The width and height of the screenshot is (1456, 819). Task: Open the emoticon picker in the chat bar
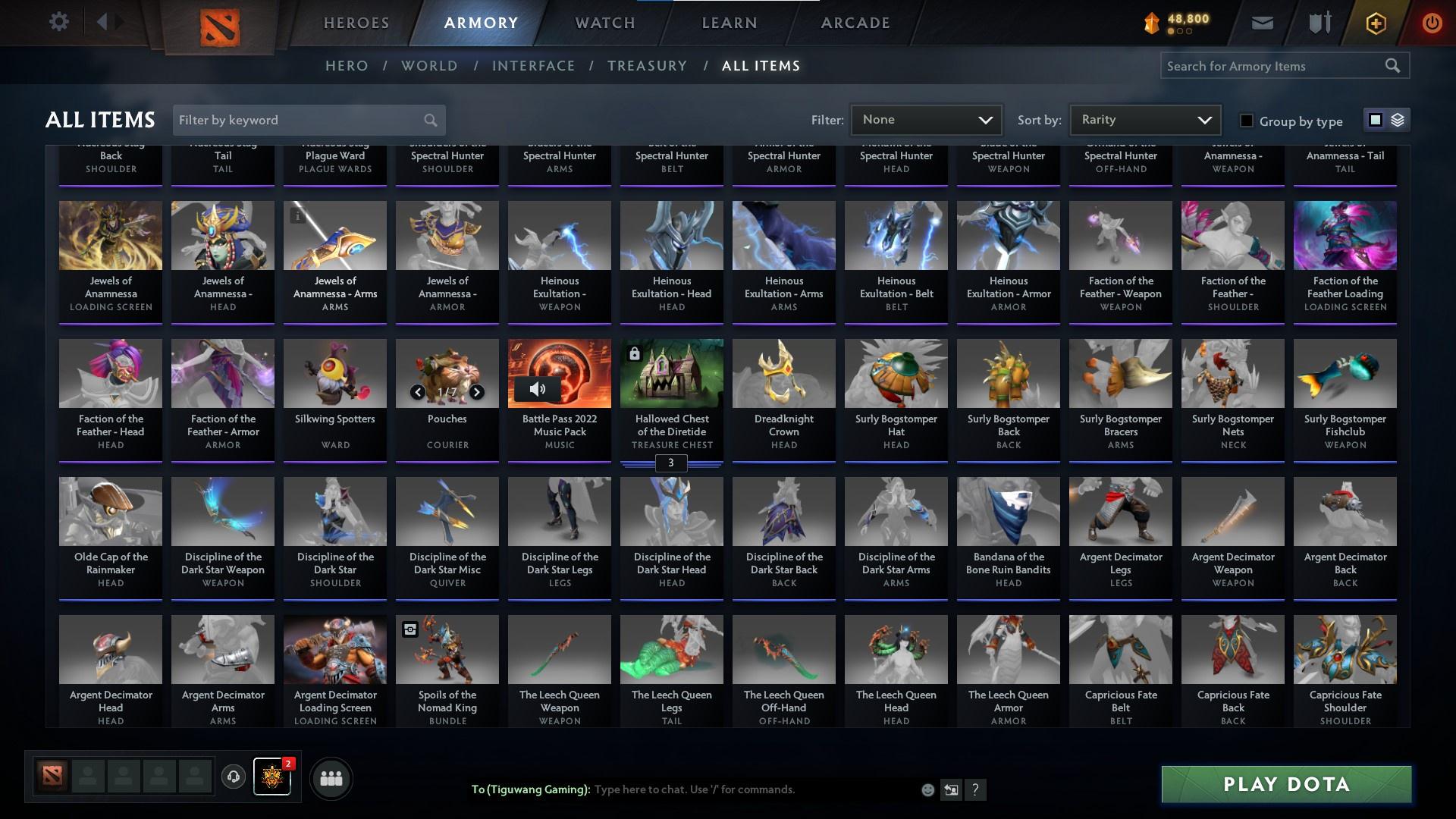927,789
